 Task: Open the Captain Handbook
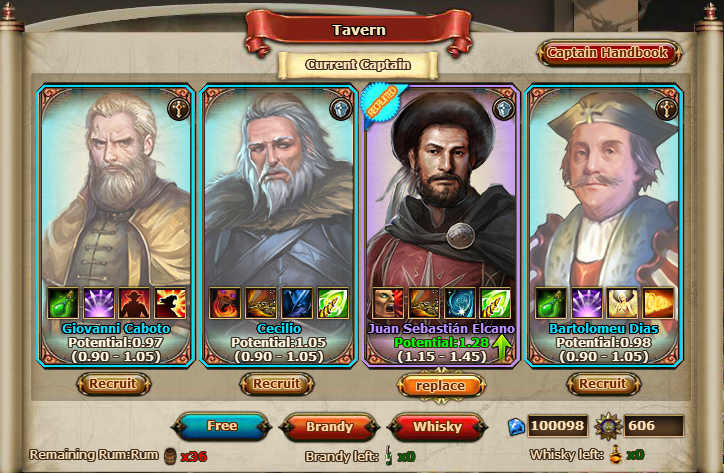[x=609, y=53]
